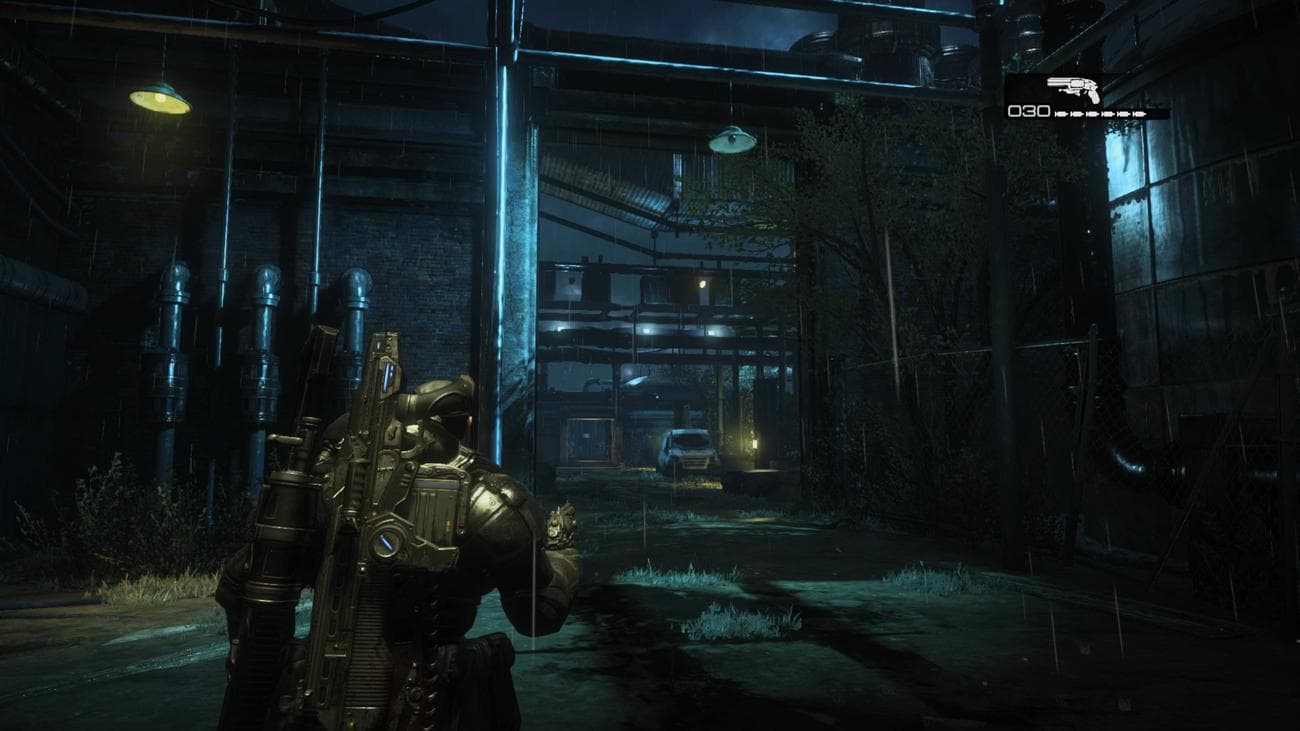Screen dimensions: 1300x731
Task: Click the revolver's grip on the weapon icon
Action: point(1093,97)
